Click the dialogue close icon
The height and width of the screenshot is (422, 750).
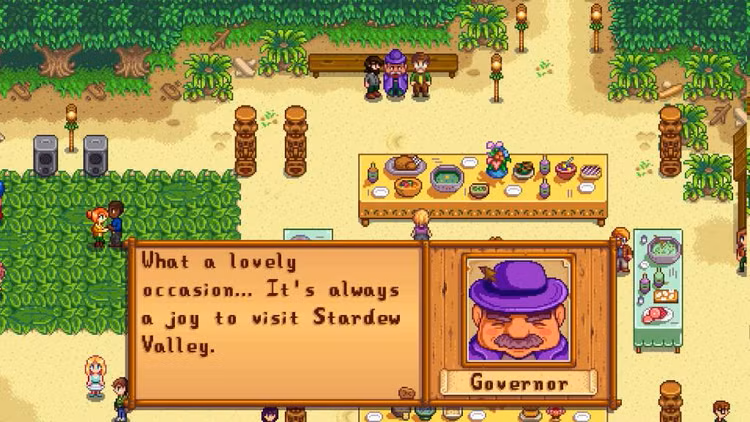point(407,391)
